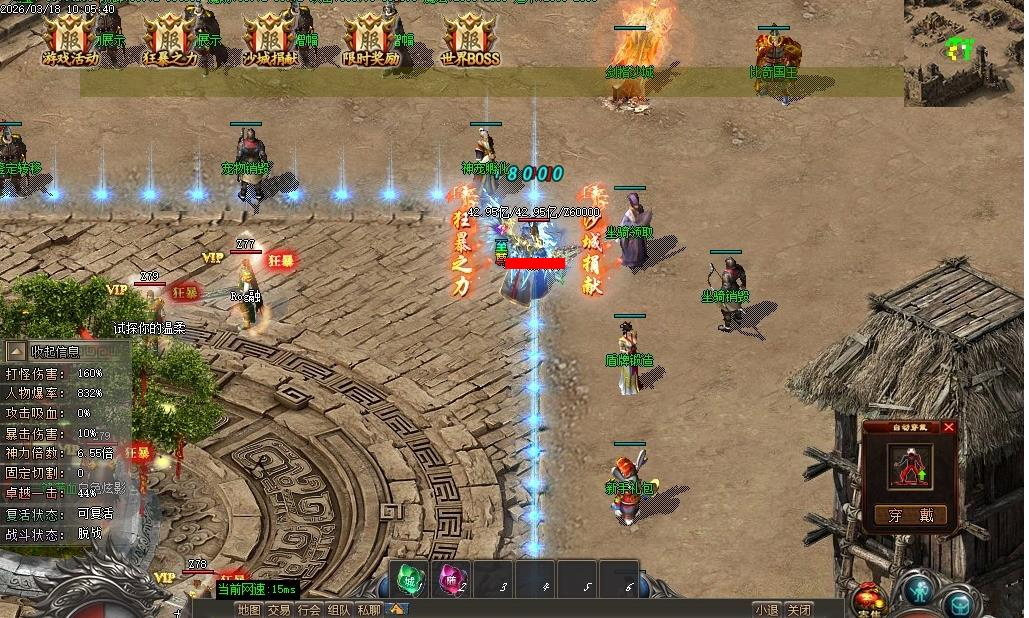
Task: Click the 穿戴 equip button
Action: click(910, 515)
